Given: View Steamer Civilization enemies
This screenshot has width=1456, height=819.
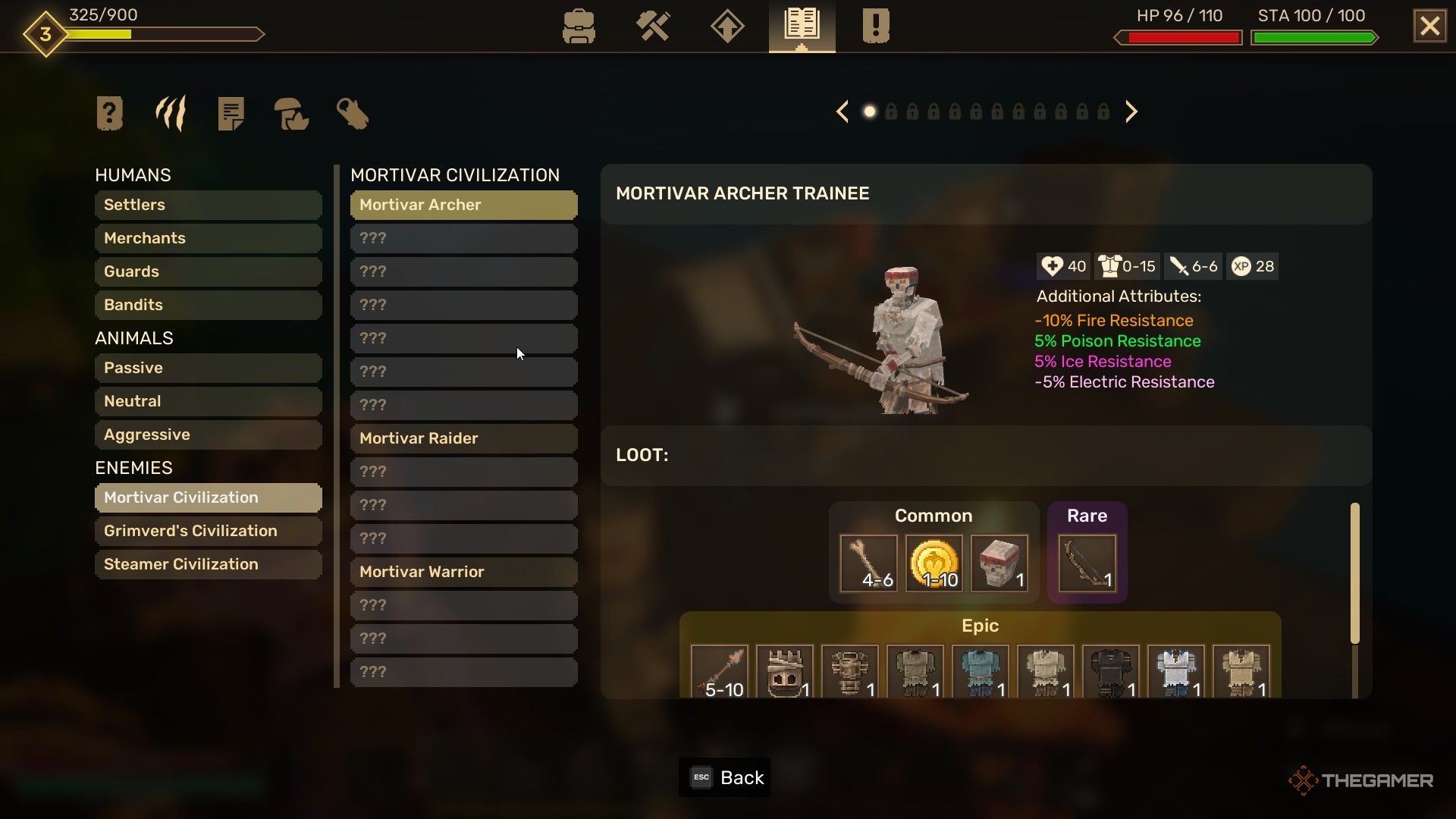Looking at the screenshot, I should tap(208, 564).
